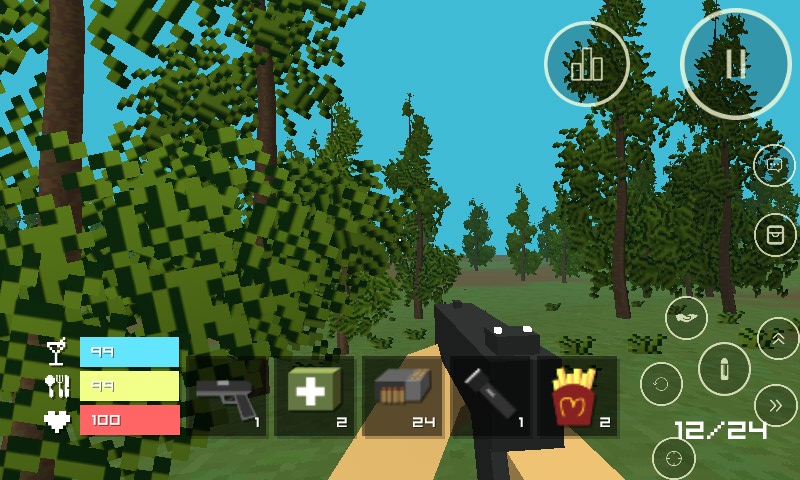Tap the double right-chevron sprint button
800x480 pixels.
click(776, 405)
